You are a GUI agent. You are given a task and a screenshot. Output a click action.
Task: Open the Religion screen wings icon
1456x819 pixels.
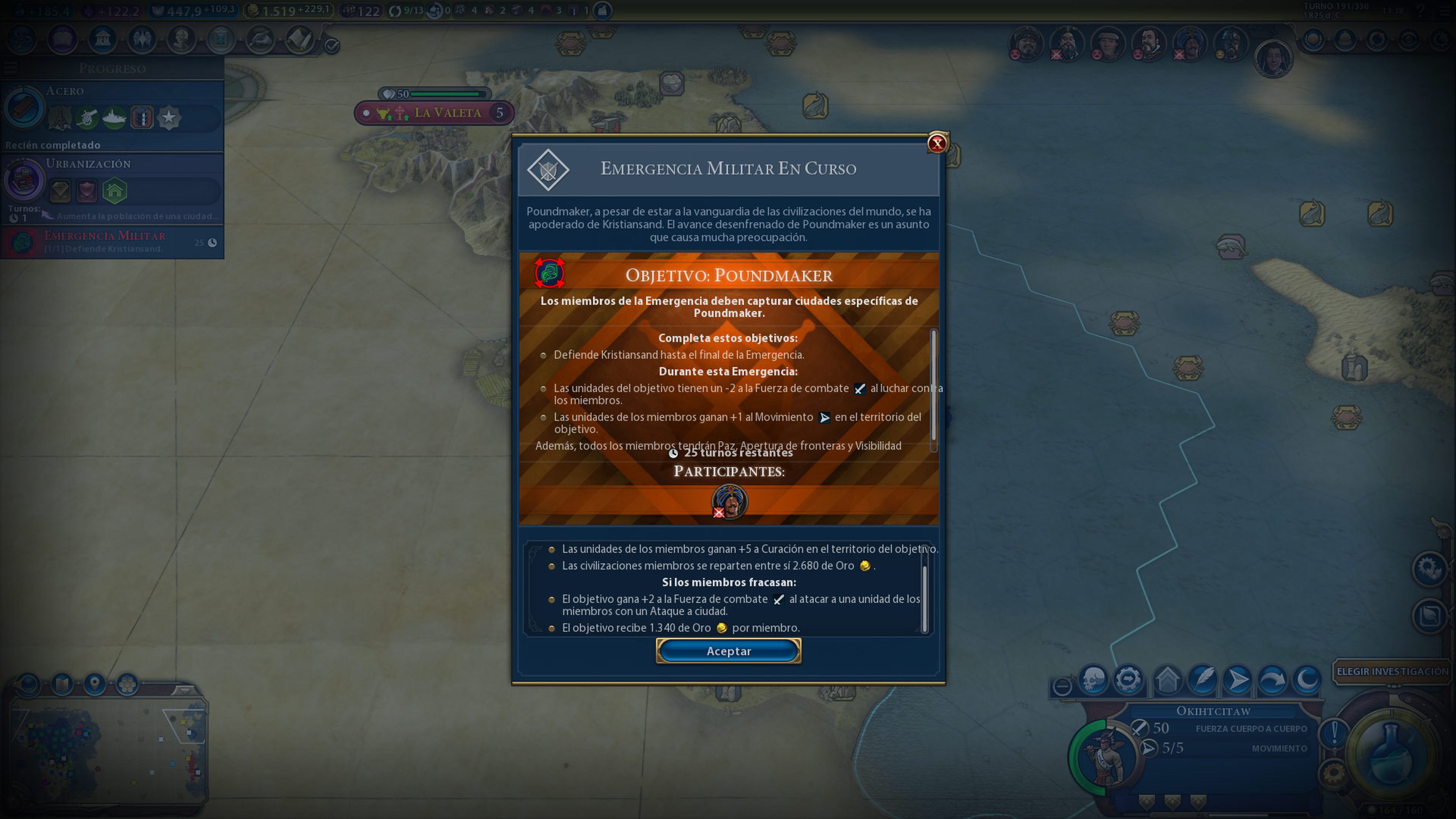[x=143, y=40]
